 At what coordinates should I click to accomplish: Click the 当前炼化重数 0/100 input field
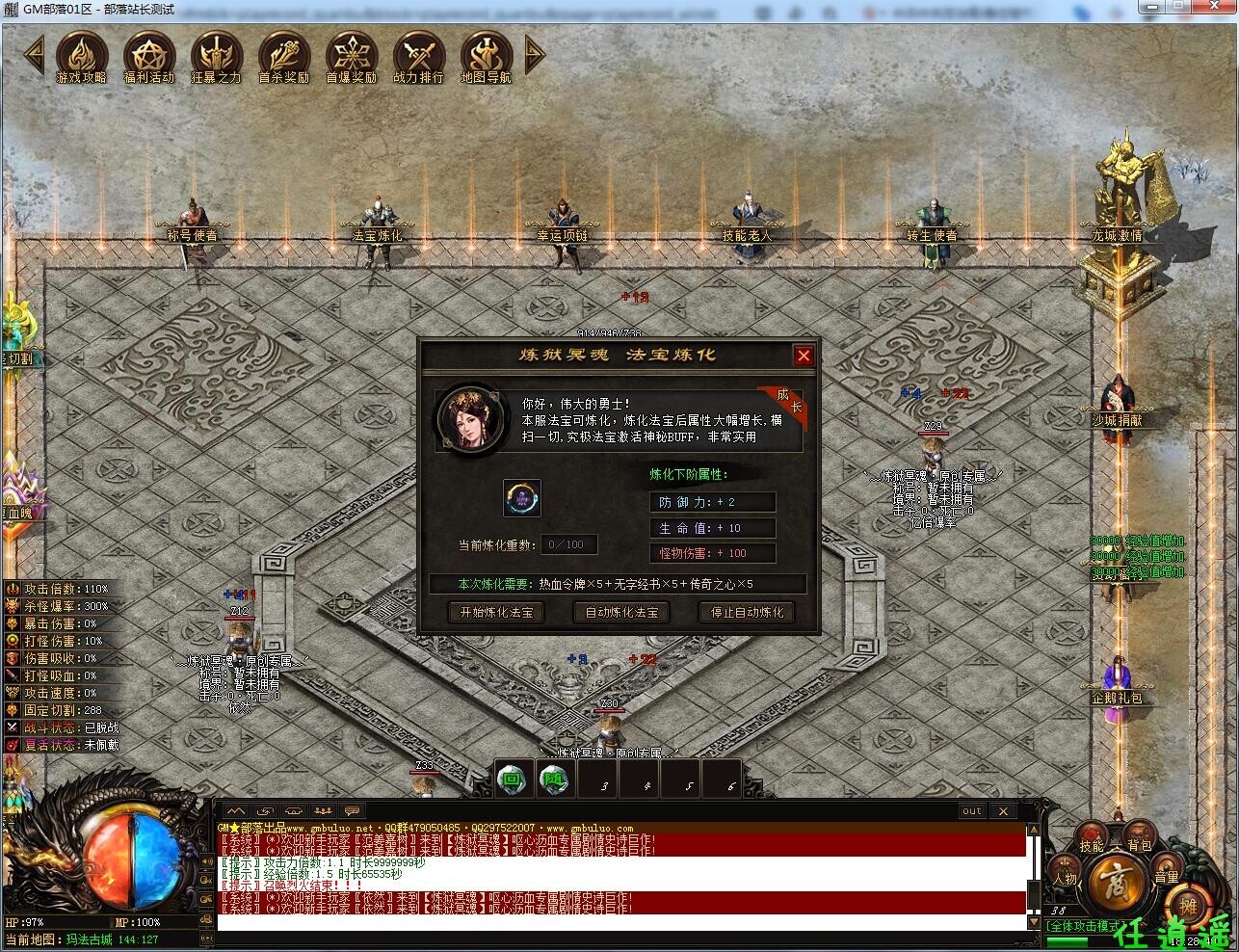(568, 544)
